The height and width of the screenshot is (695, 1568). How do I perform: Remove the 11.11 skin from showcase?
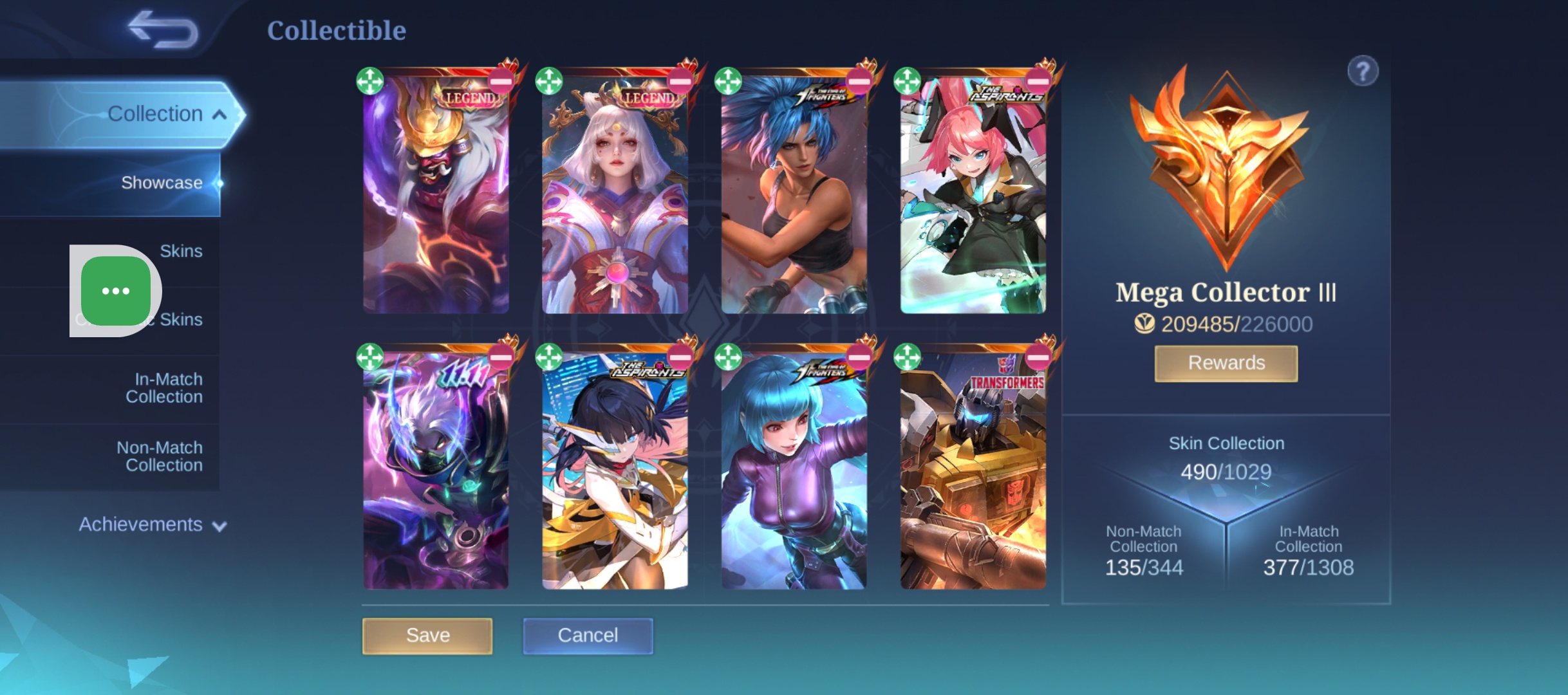pos(501,357)
